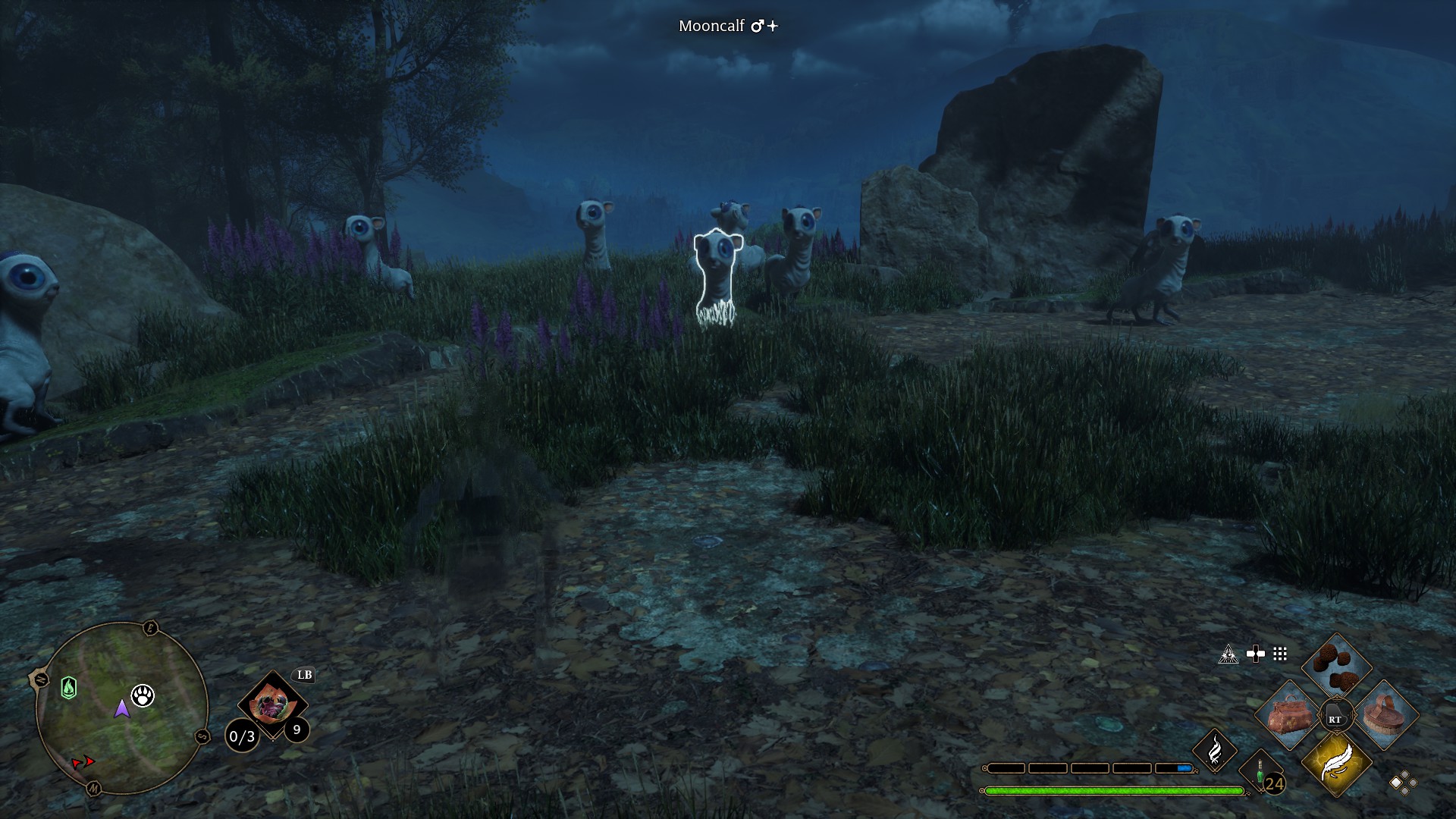This screenshot has width=1456, height=819.
Task: Select a red beast marker on the minimap
Action: (x=89, y=761)
